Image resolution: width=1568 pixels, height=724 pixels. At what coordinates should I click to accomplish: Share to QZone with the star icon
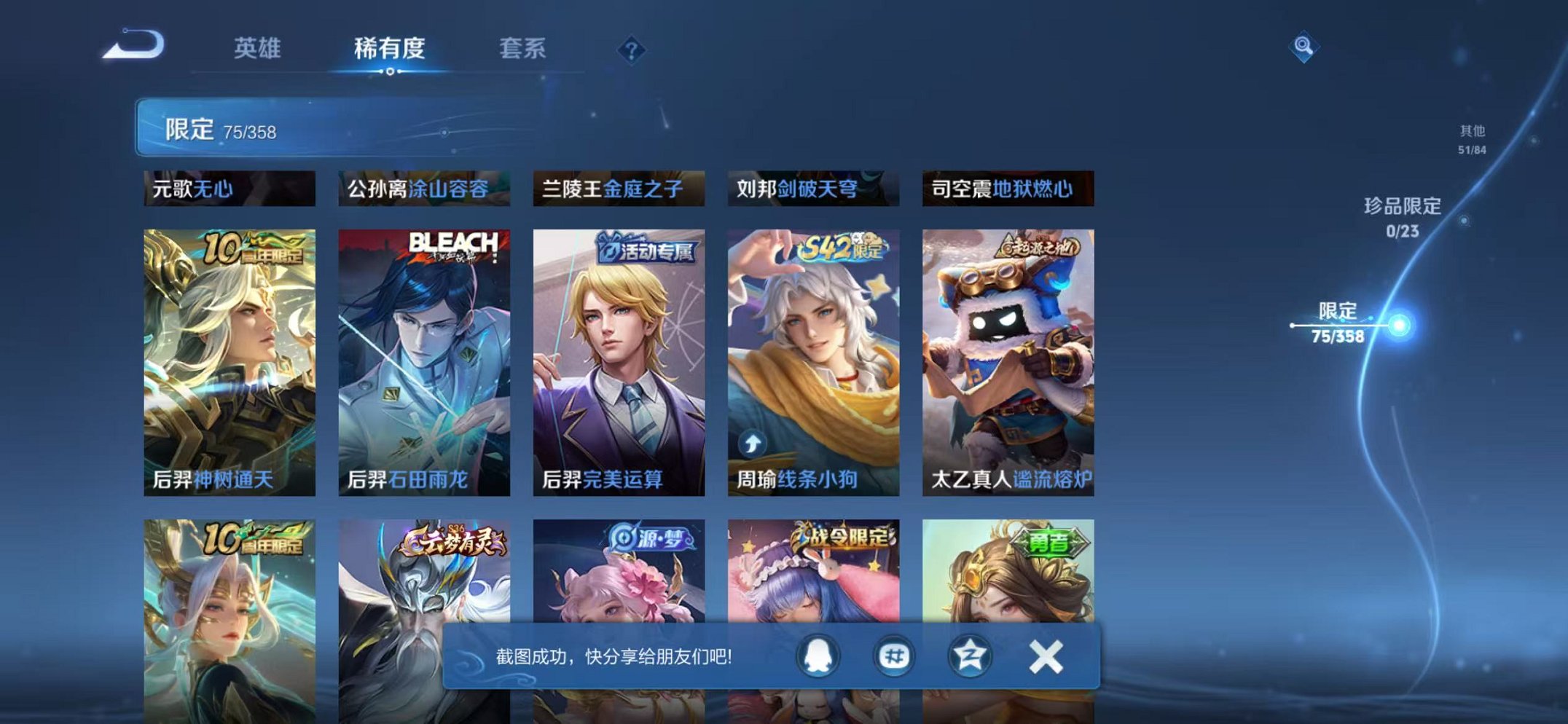[969, 655]
